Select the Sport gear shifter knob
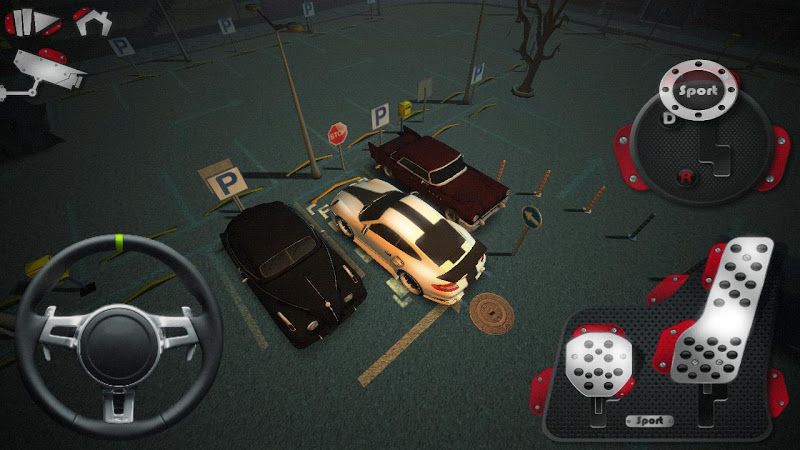 click(697, 89)
